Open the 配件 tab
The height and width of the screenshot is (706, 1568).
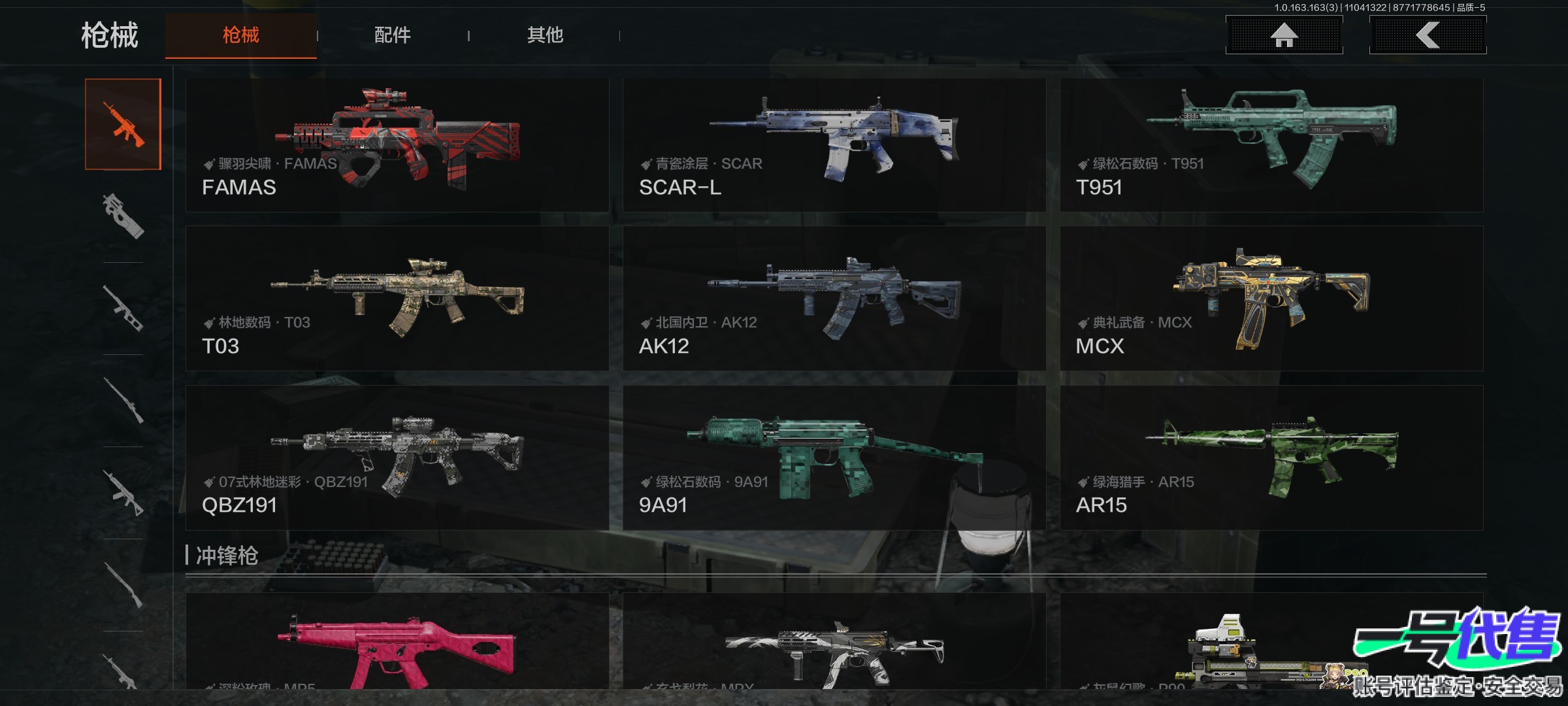[x=392, y=35]
